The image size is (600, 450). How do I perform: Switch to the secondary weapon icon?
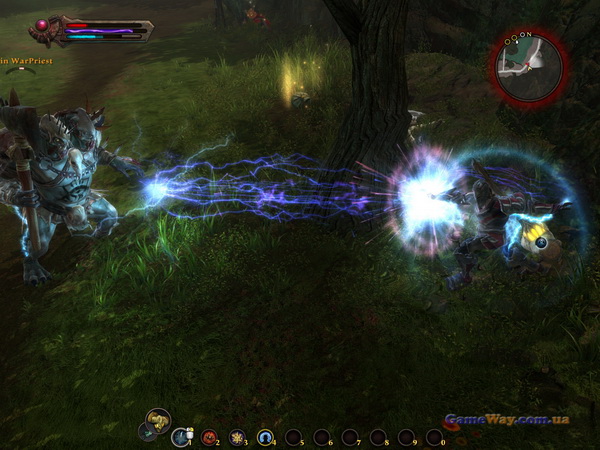146,433
